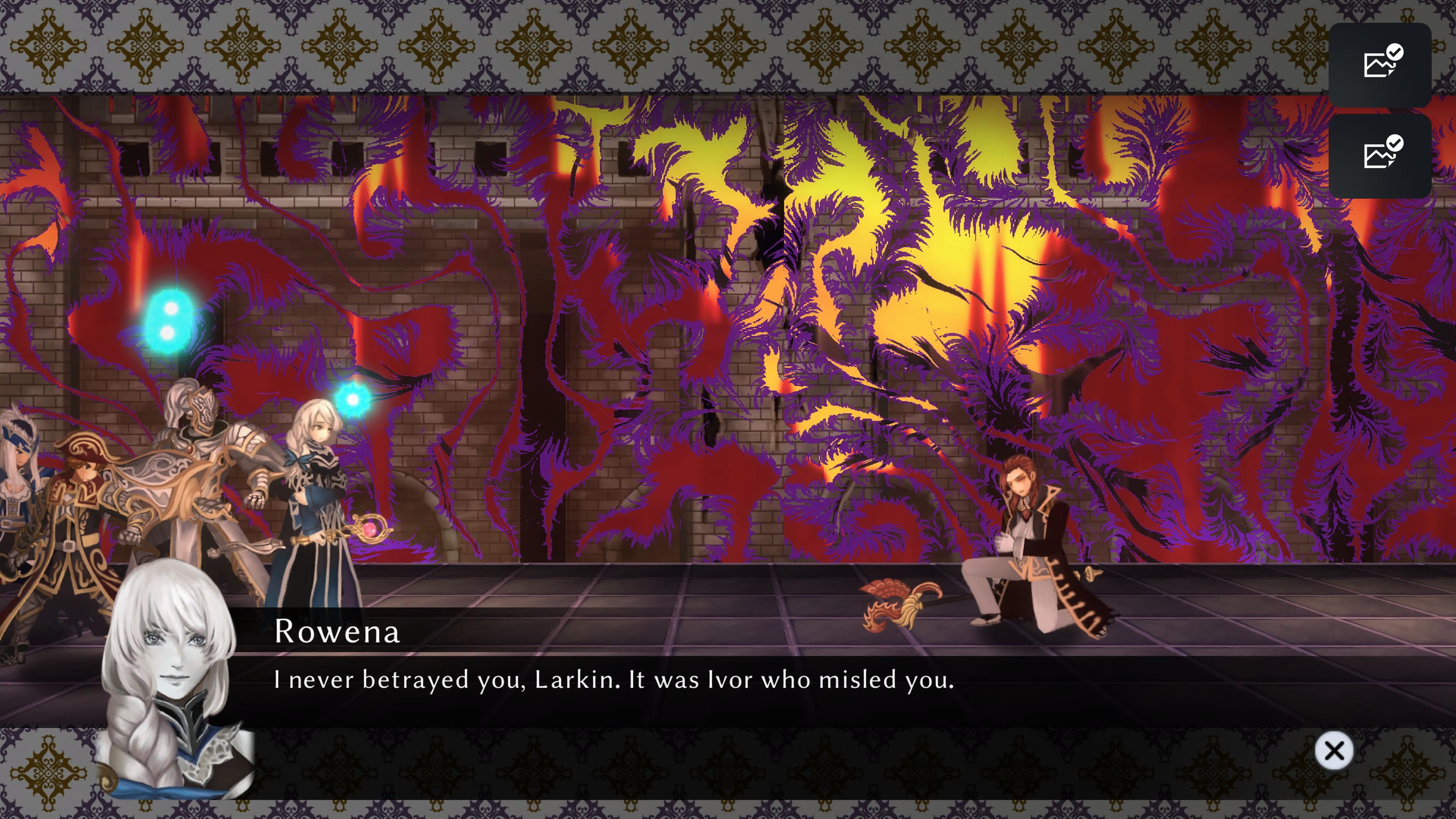This screenshot has width=1456, height=819.
Task: Close the dialogue with the X button
Action: (x=1334, y=751)
